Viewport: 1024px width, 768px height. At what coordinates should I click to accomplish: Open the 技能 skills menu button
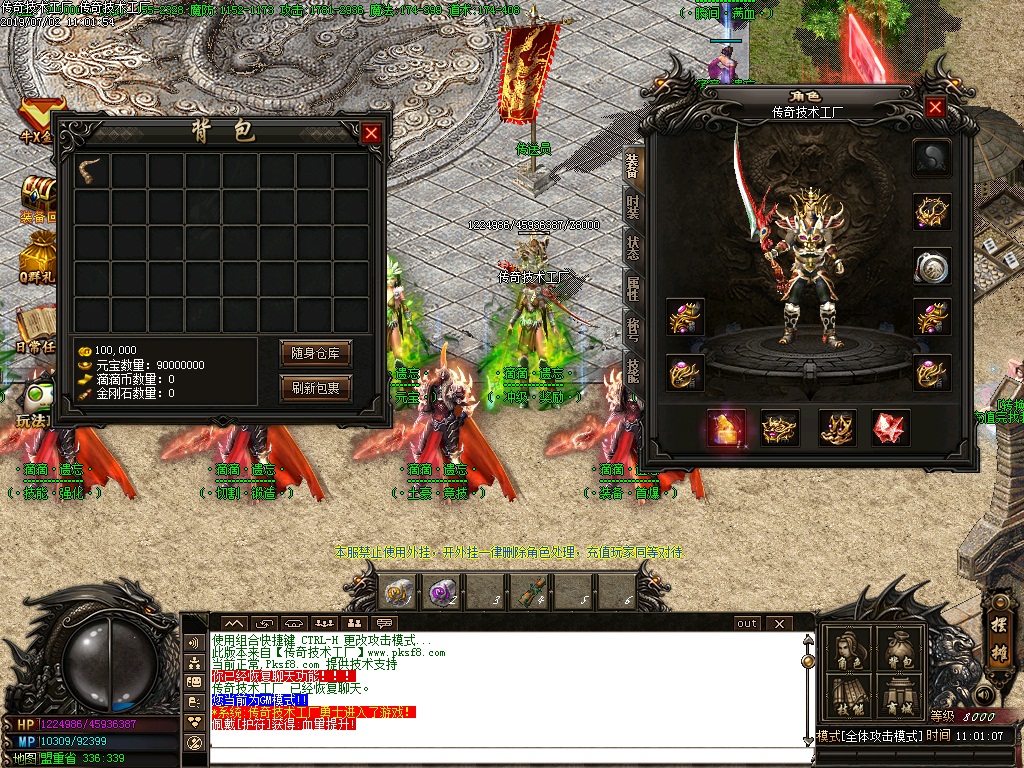(x=848, y=696)
